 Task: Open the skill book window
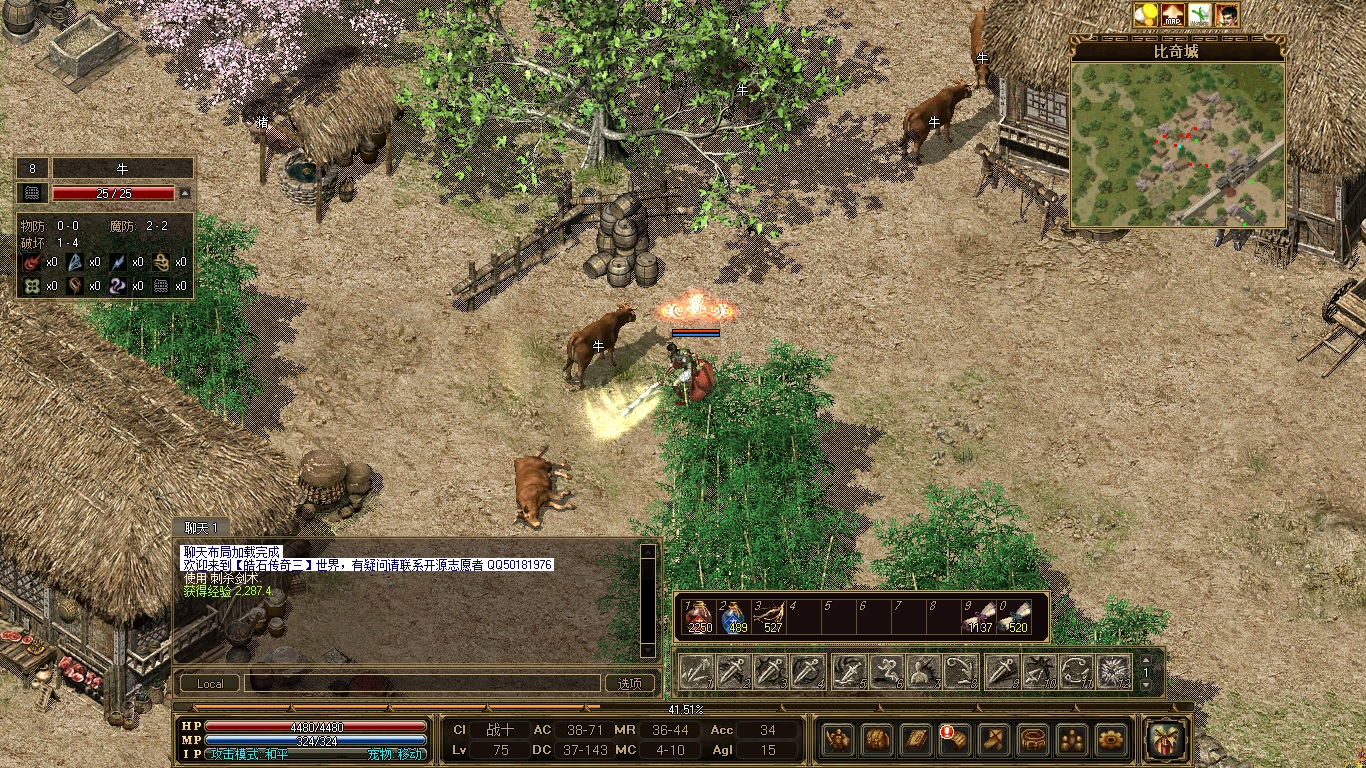coord(915,740)
